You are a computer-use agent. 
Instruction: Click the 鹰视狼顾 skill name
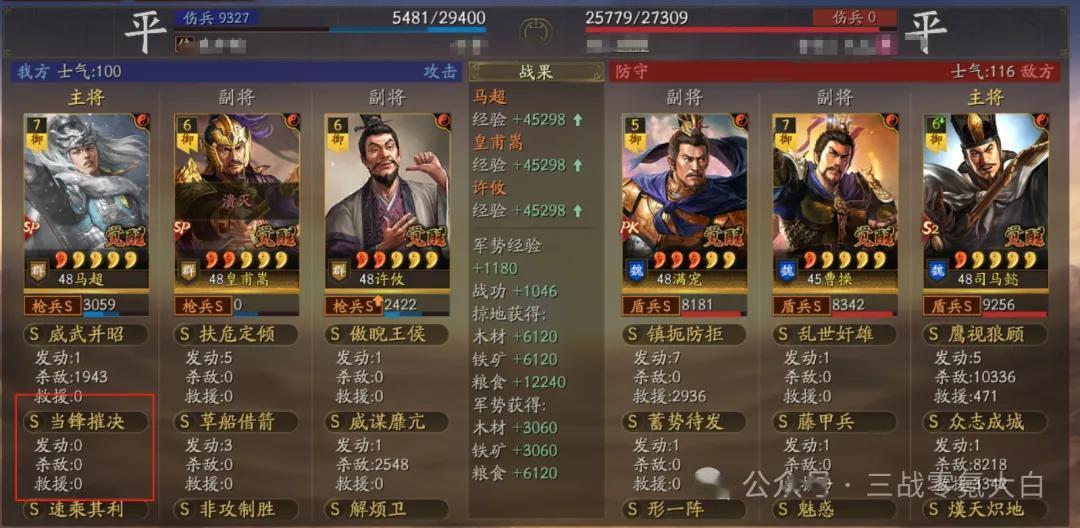[x=984, y=334]
